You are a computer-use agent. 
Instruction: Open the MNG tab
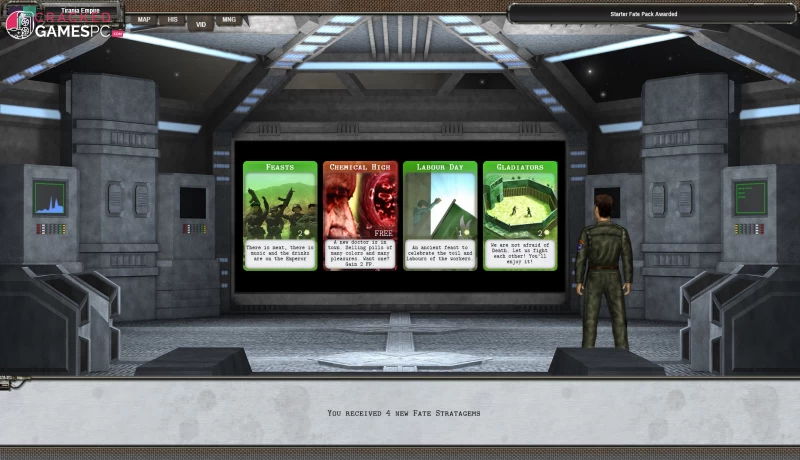[x=229, y=19]
